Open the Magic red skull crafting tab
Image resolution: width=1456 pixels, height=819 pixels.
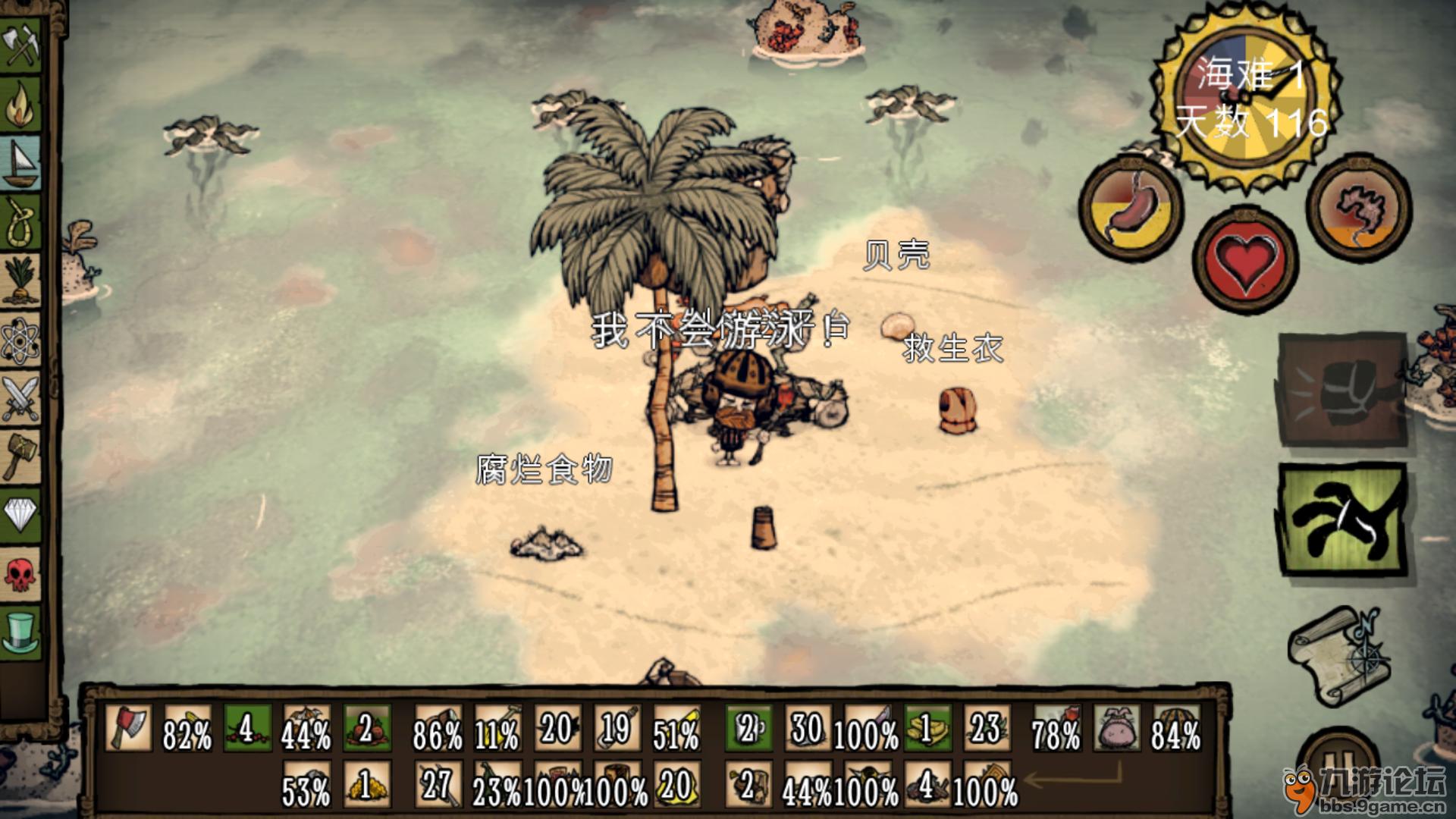pyautogui.click(x=21, y=574)
